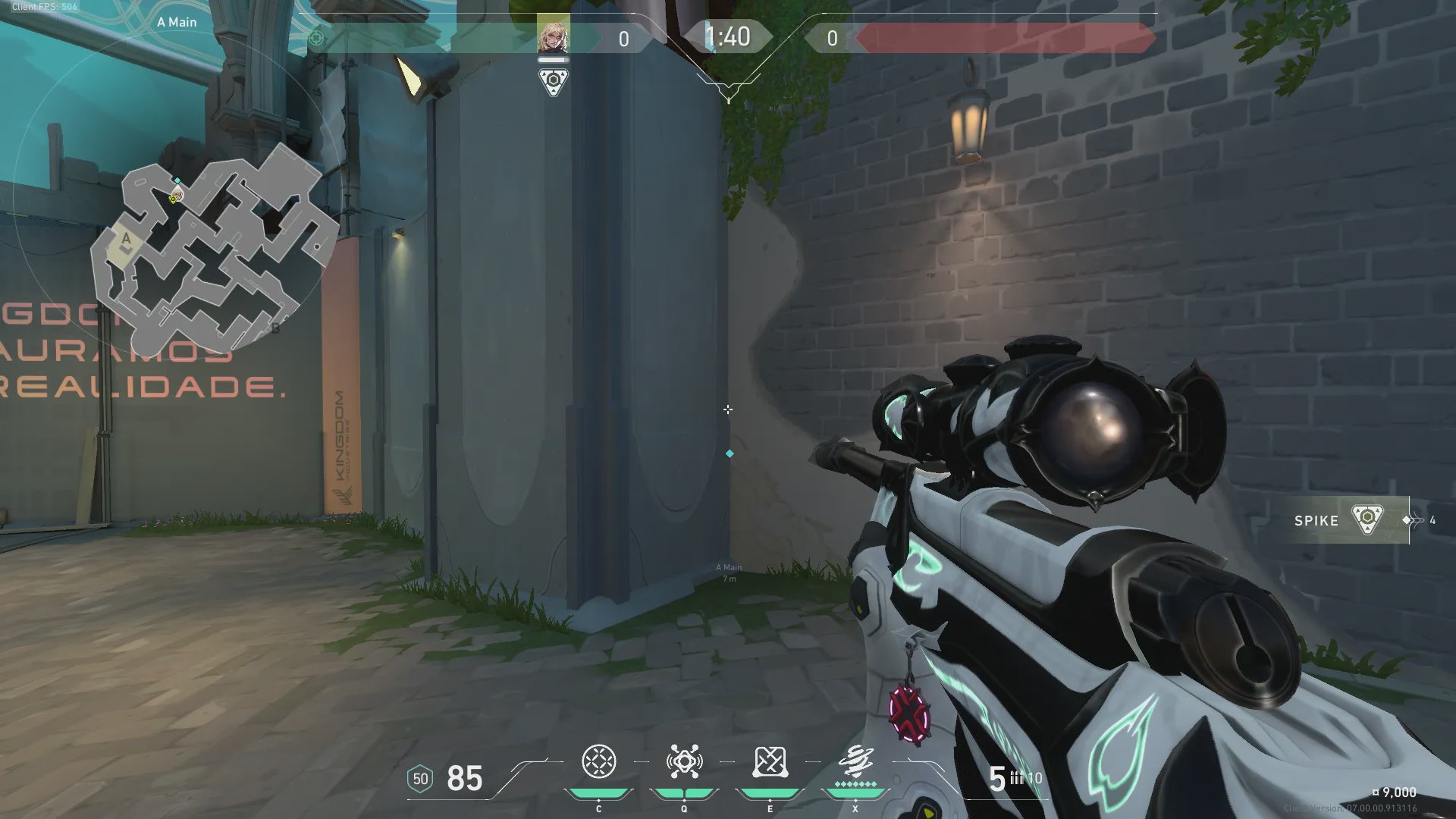This screenshot has width=1456, height=819.
Task: Activate the Alarmbot ability icon (Q)
Action: [x=684, y=762]
